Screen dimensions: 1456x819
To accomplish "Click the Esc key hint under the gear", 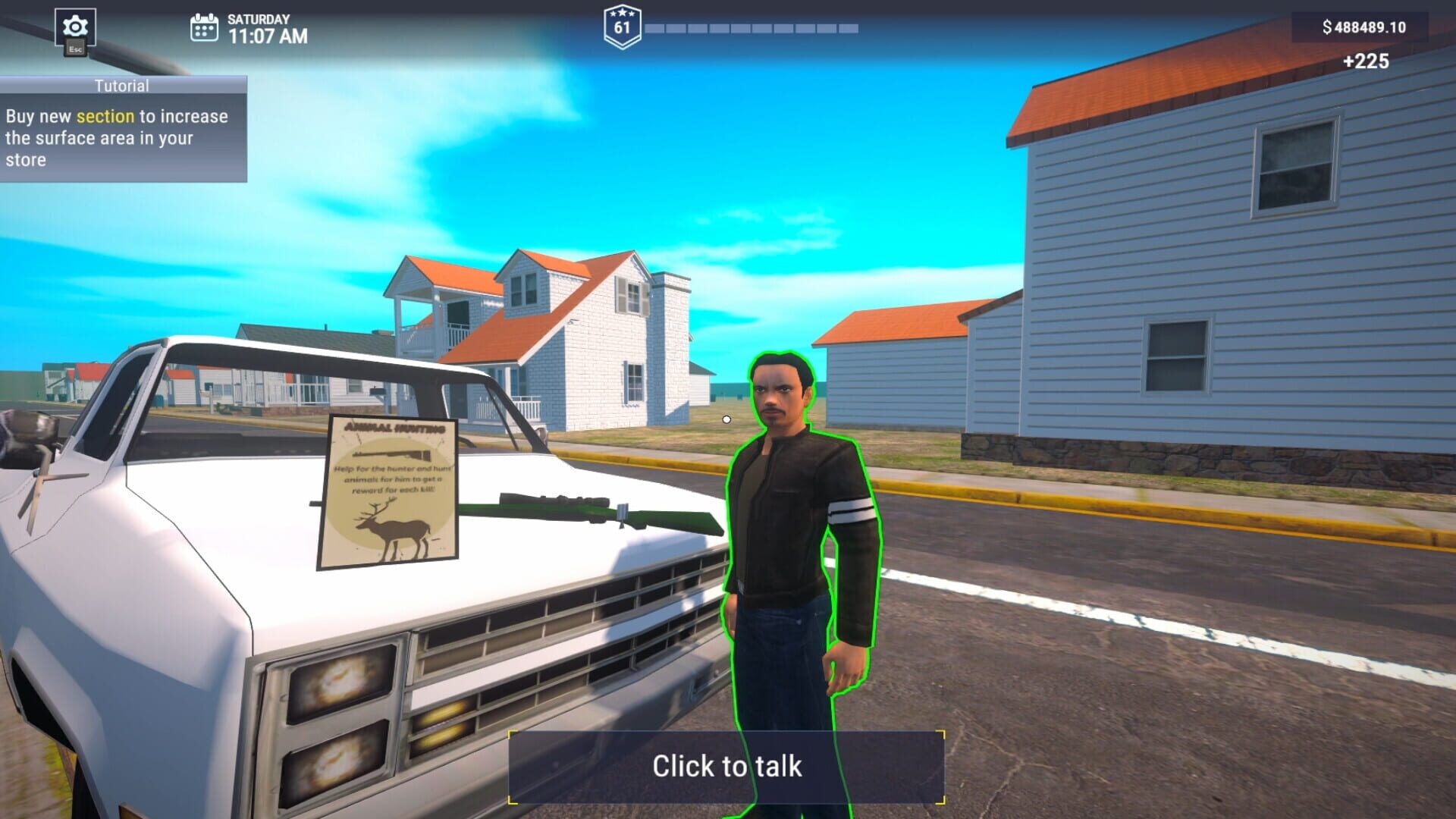I will point(75,46).
